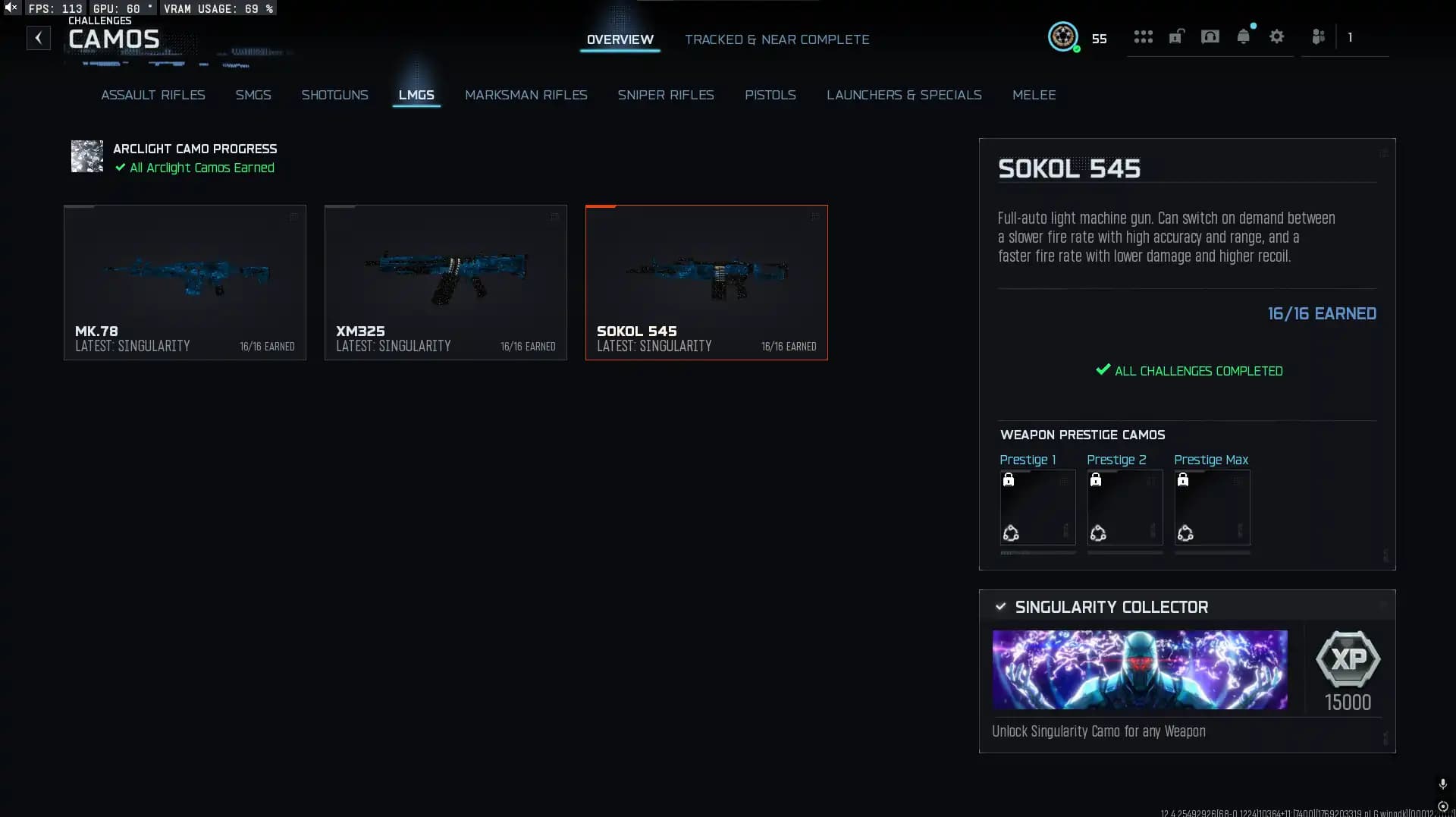Open the apps grid menu icon

click(1143, 36)
